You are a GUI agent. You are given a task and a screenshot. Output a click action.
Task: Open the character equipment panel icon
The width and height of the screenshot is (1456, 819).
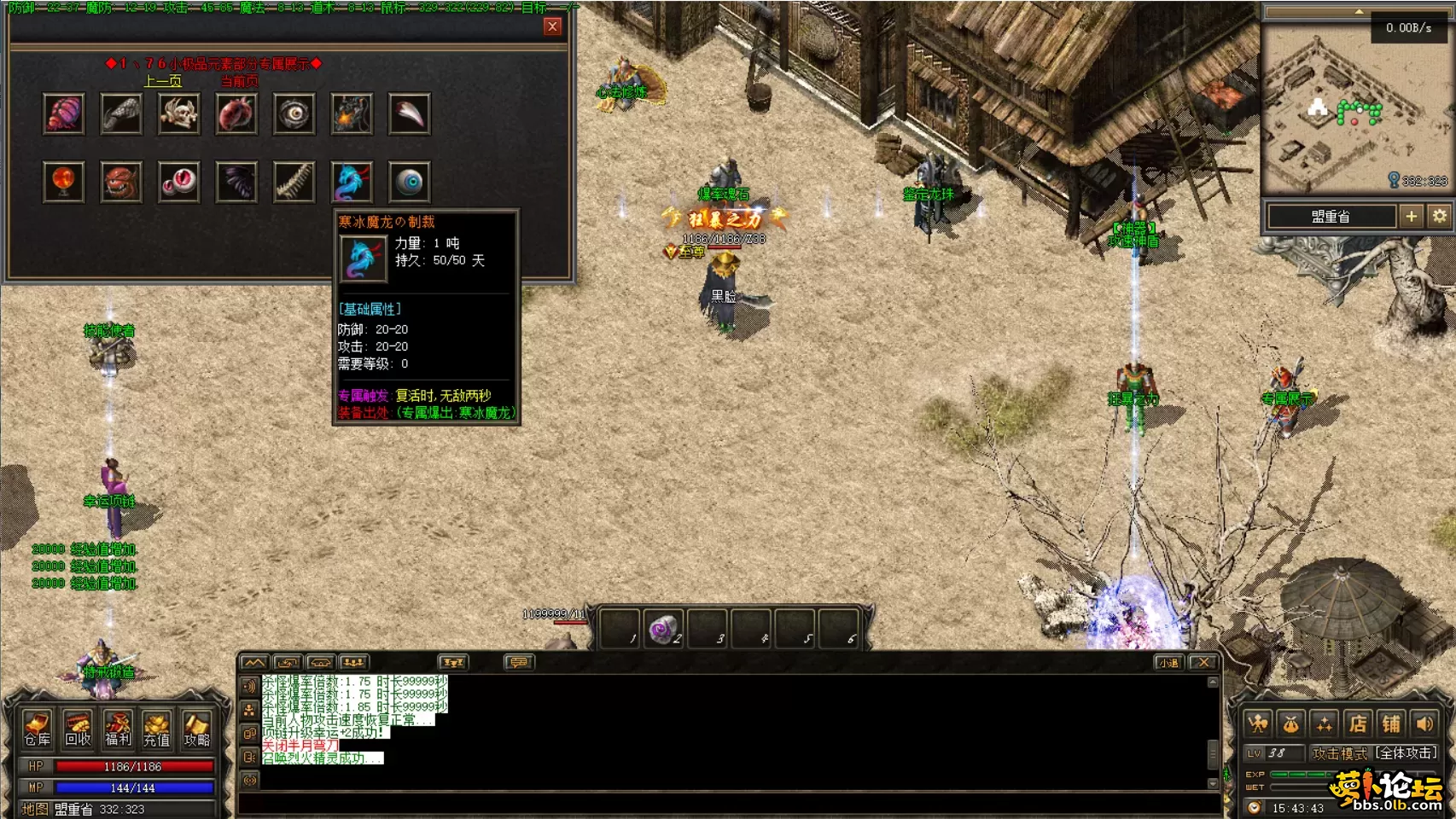[x=1258, y=724]
